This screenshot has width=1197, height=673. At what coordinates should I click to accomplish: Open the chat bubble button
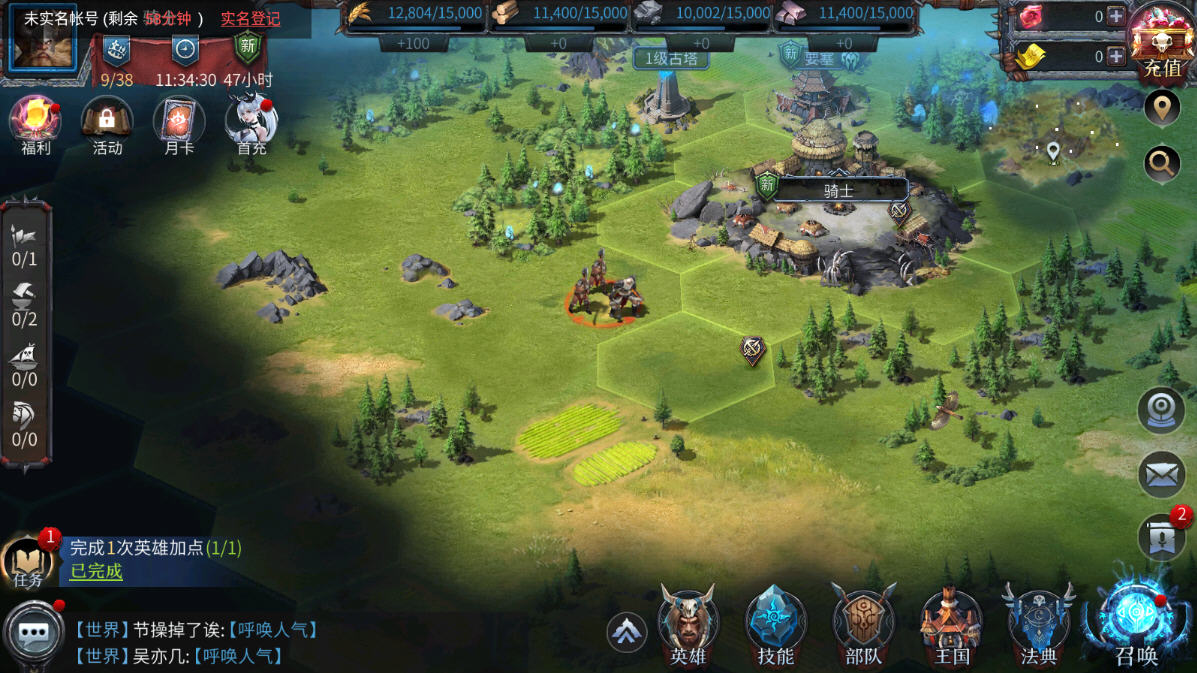coord(34,633)
